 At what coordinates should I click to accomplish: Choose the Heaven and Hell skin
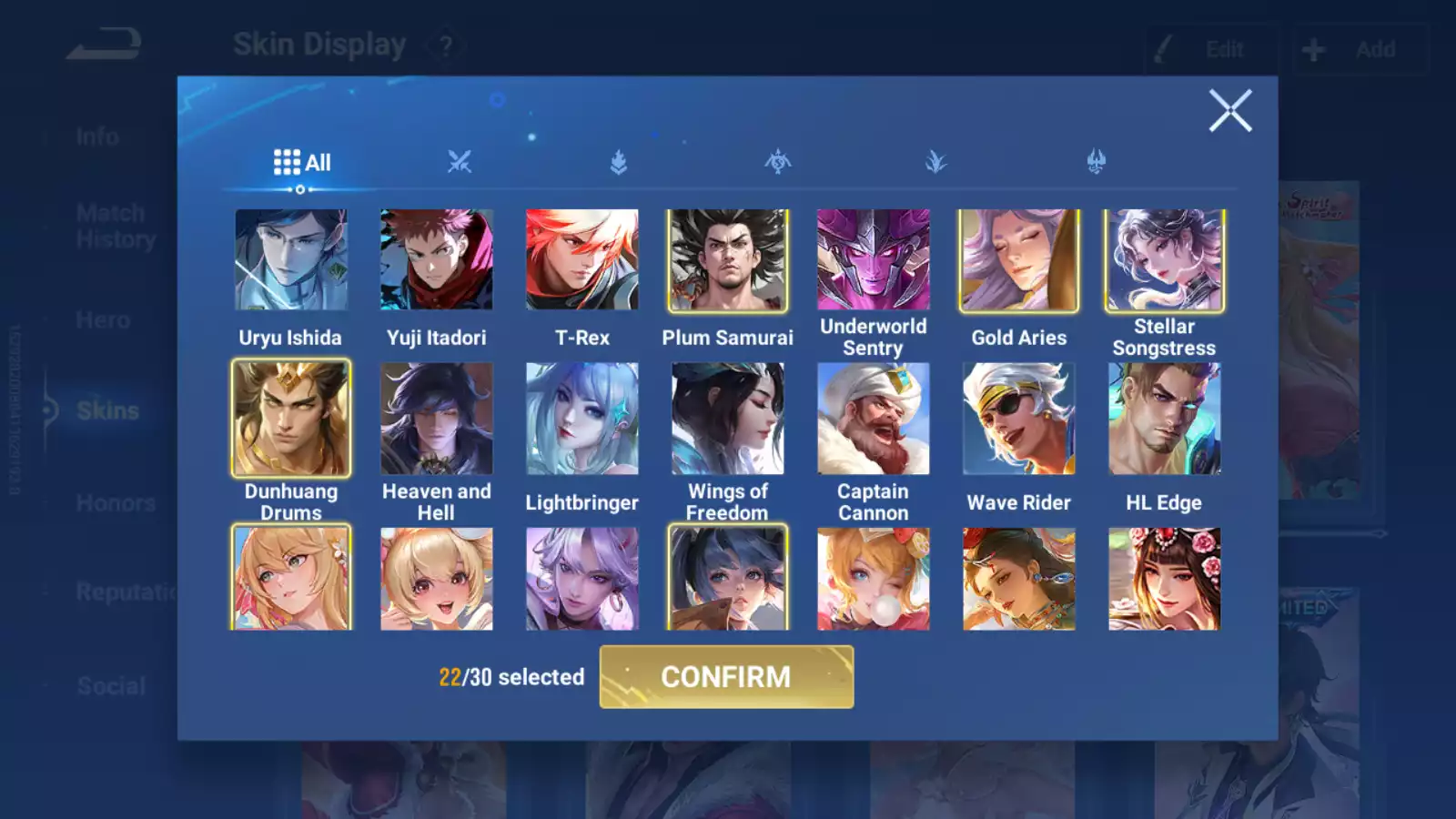(x=437, y=419)
